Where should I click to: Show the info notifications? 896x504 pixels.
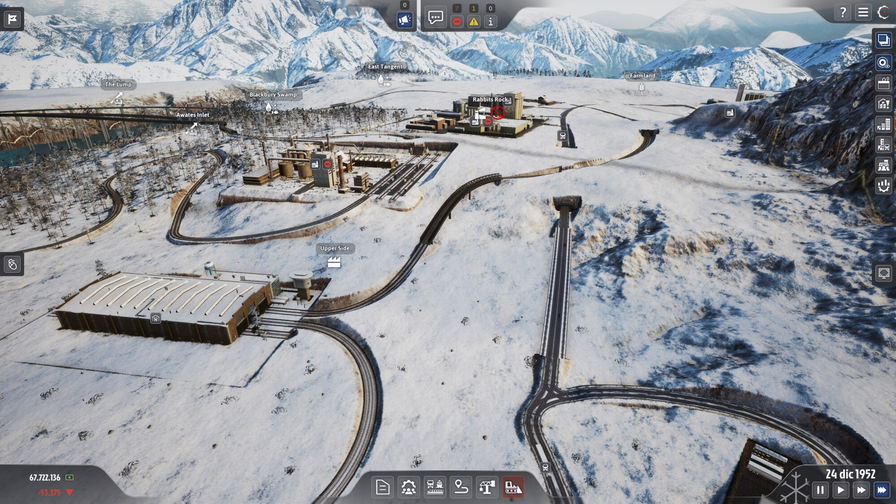coord(490,21)
